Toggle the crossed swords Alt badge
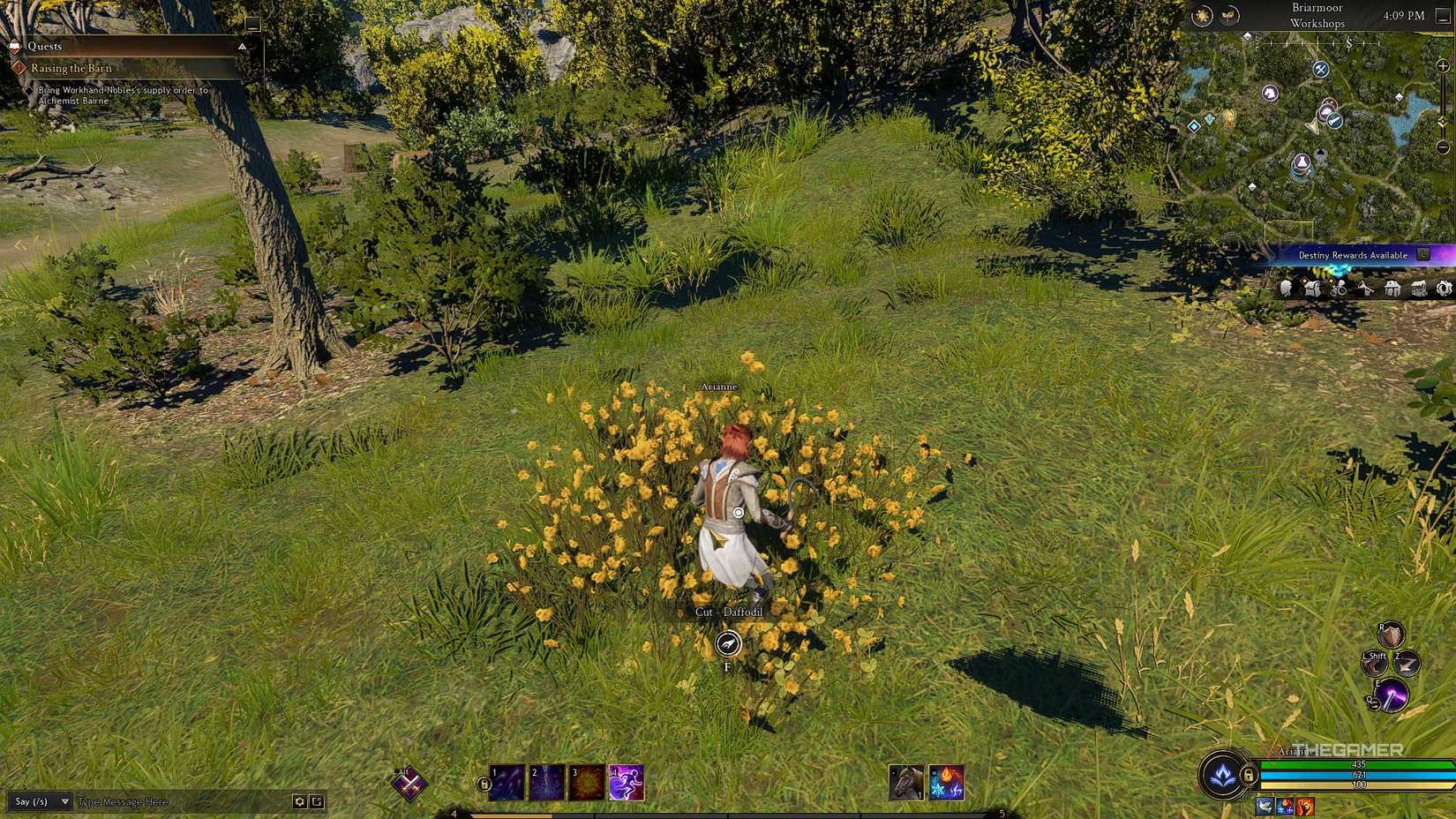The image size is (1456, 819). pyautogui.click(x=410, y=783)
